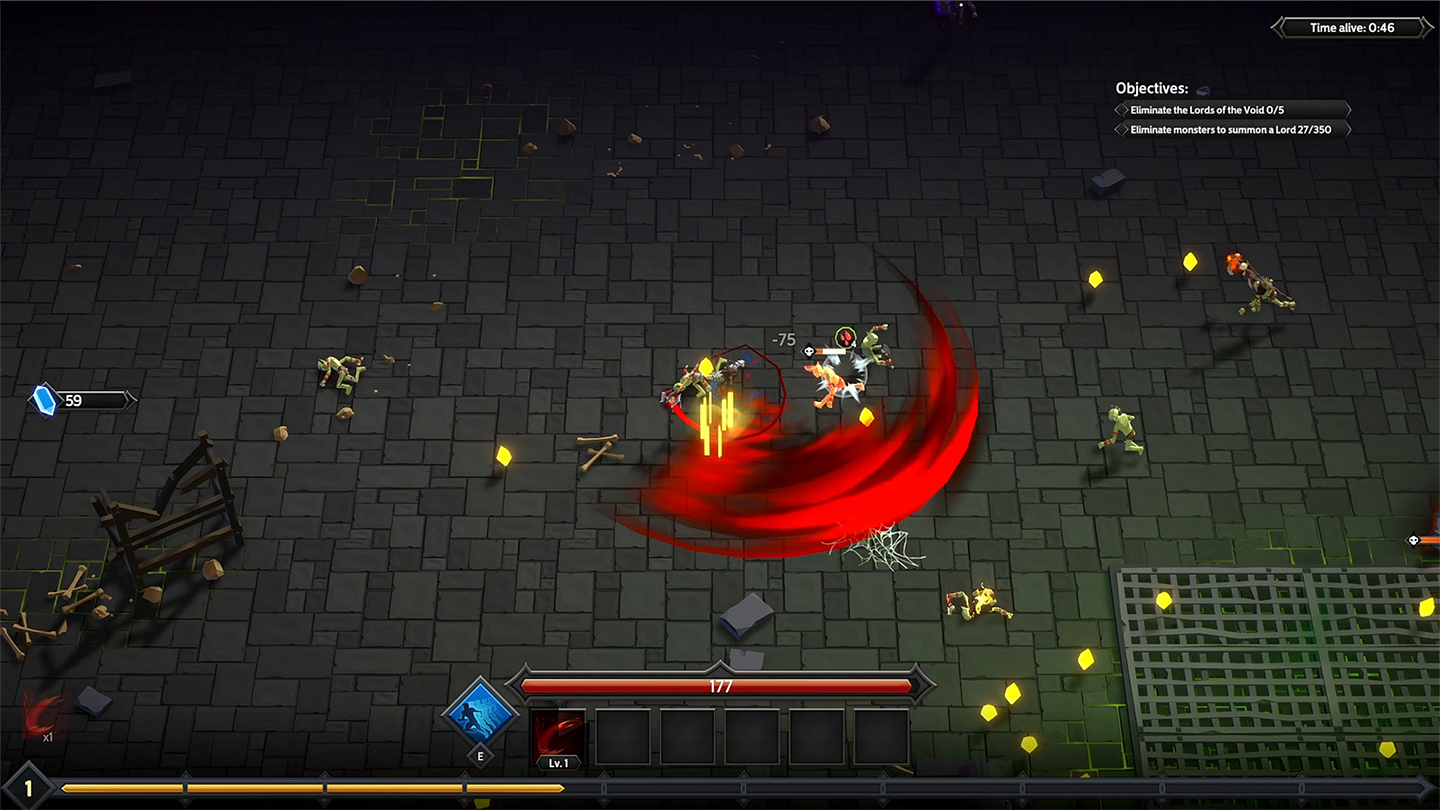Click the blue crystal currency icon
The image size is (1440, 810).
[x=45, y=400]
